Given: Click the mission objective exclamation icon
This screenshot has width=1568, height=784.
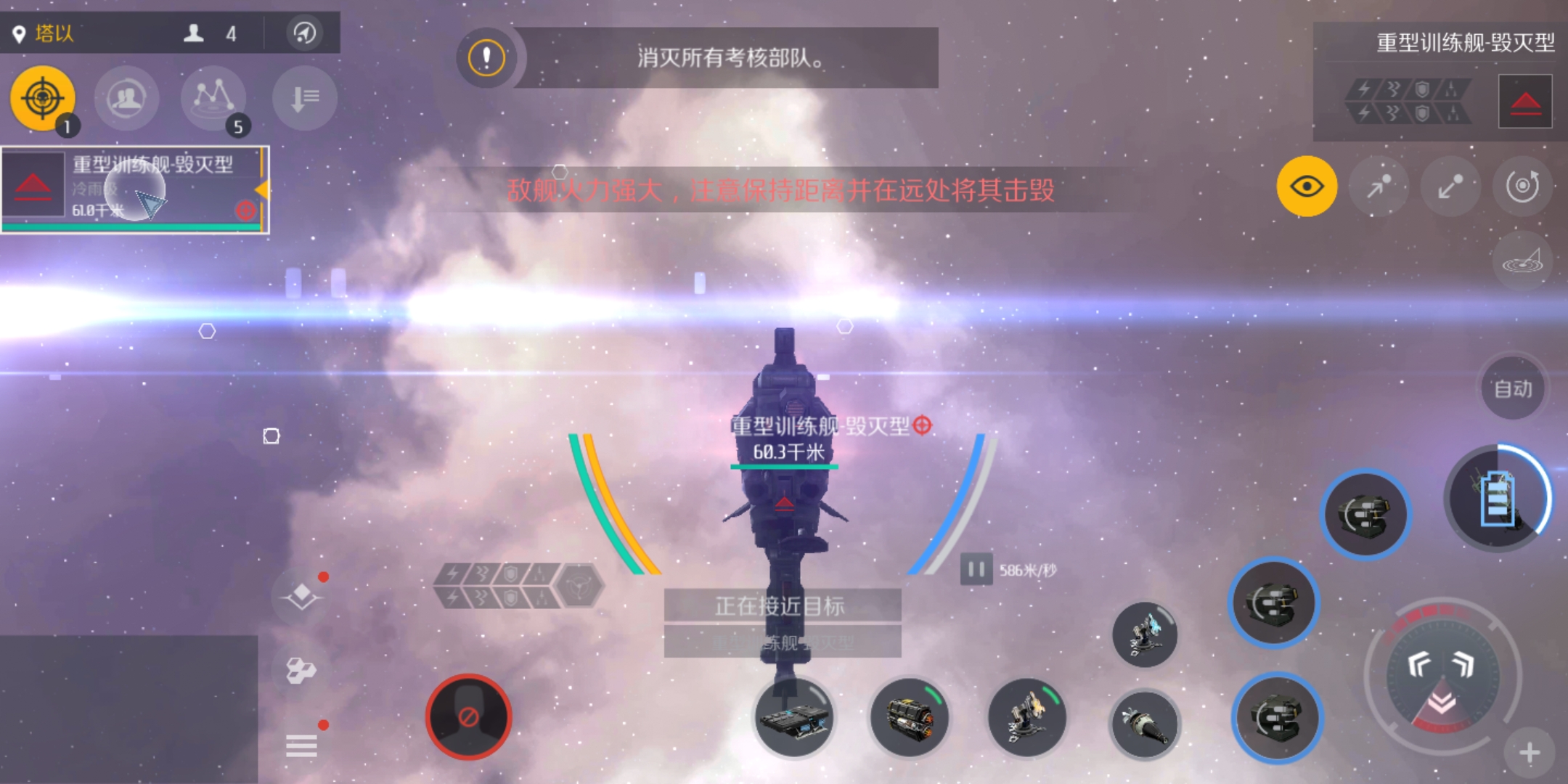Looking at the screenshot, I should click(x=486, y=57).
